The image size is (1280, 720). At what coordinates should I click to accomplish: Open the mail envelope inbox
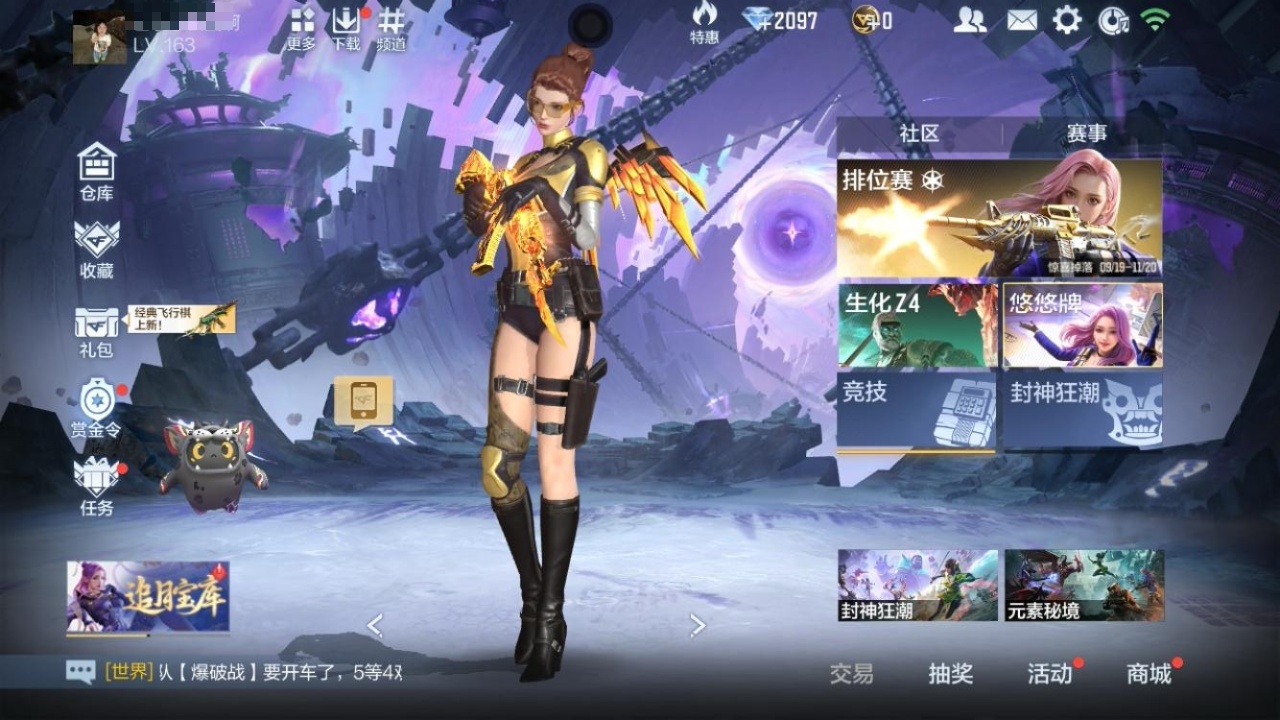coord(1021,20)
